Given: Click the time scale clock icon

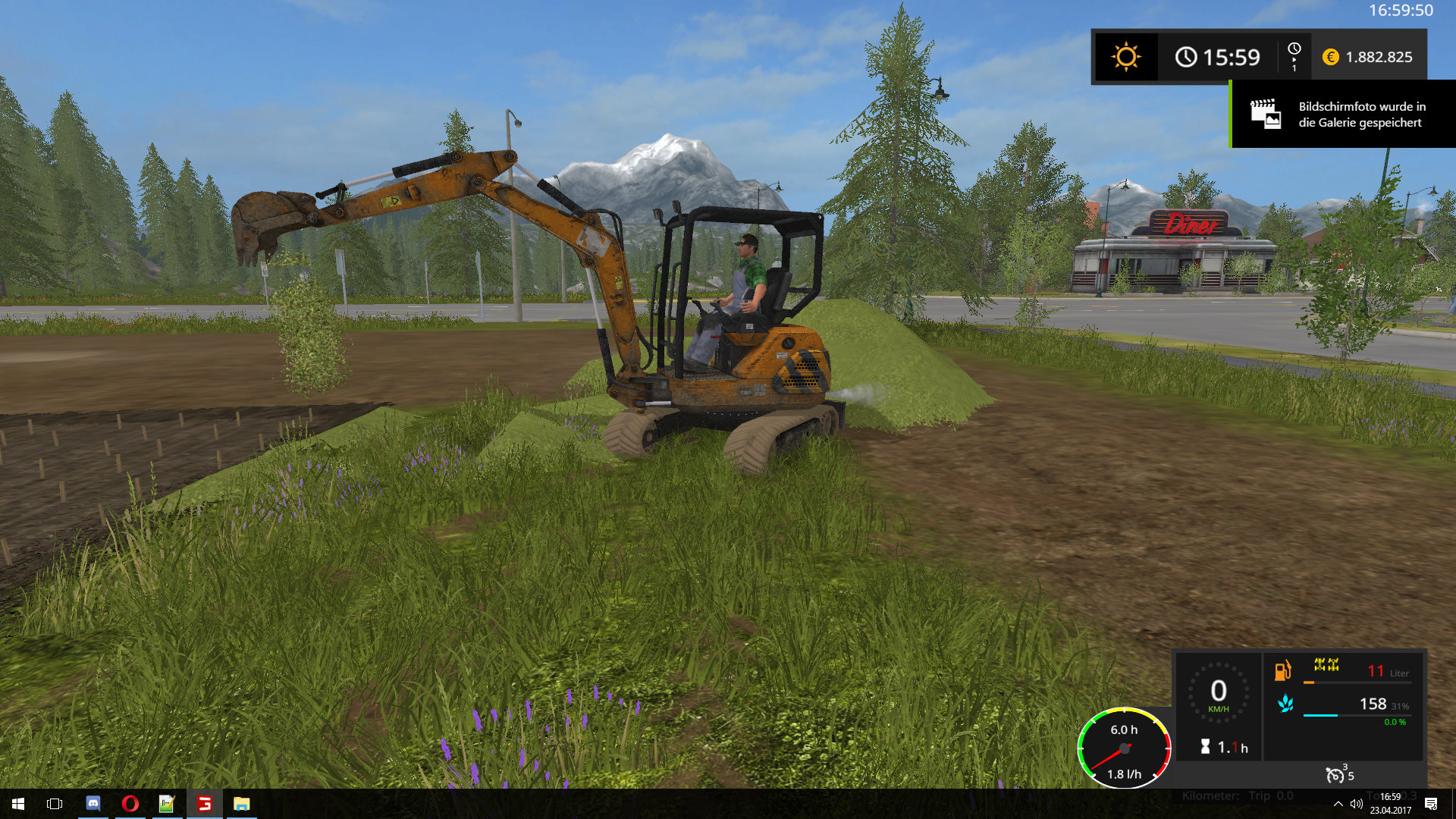Looking at the screenshot, I should coord(1294,50).
